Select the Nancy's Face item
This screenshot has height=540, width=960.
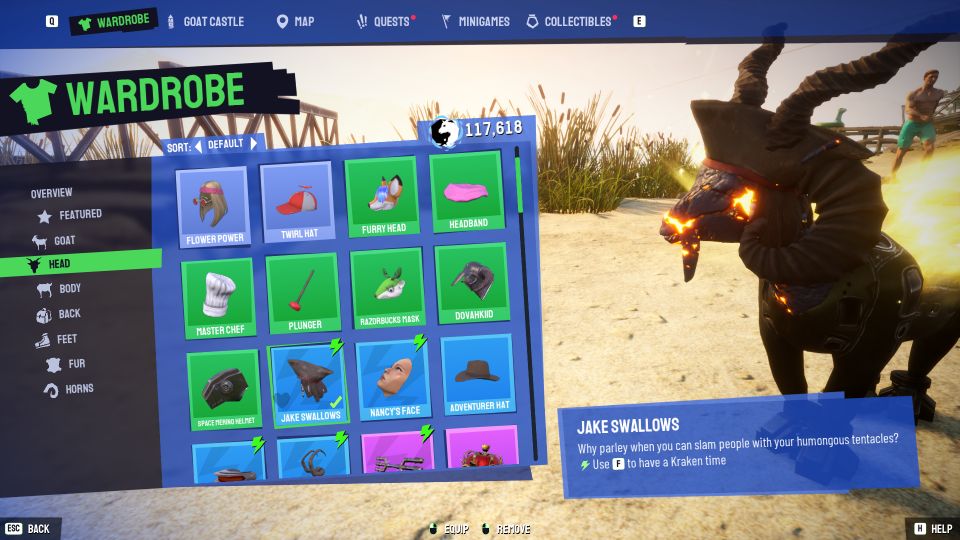pyautogui.click(x=392, y=381)
